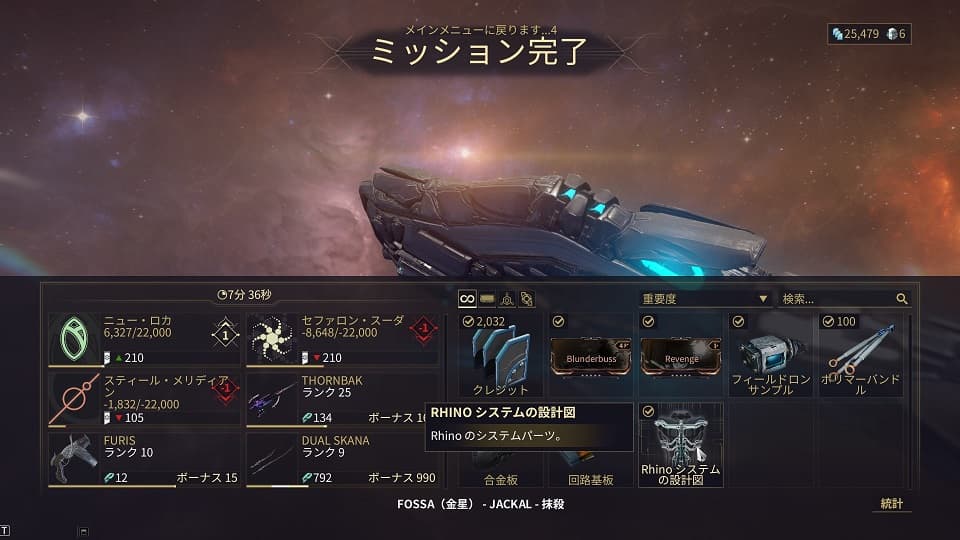Select the フィールドロン サンプル reward tile
The height and width of the screenshot is (540, 960).
769,355
